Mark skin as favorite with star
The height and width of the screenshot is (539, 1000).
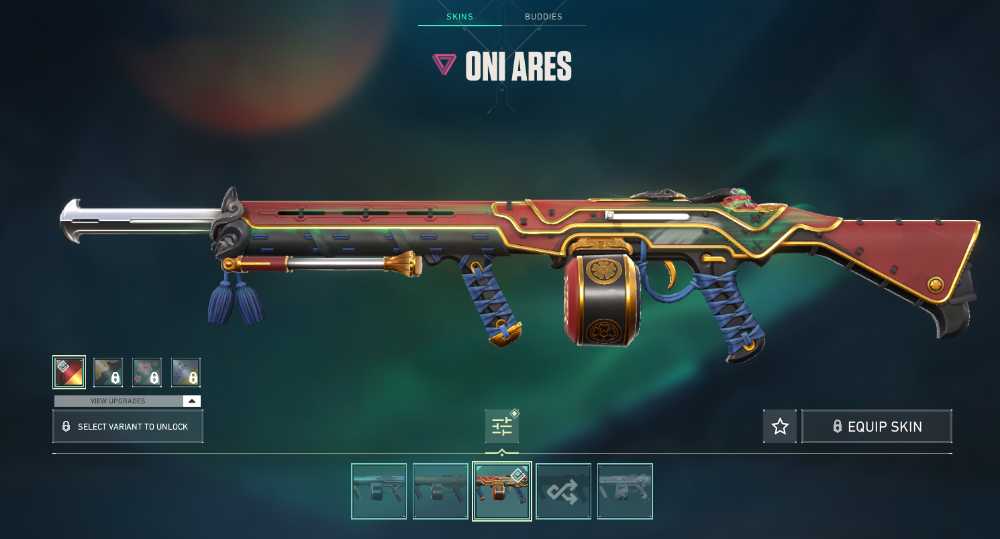coord(780,427)
